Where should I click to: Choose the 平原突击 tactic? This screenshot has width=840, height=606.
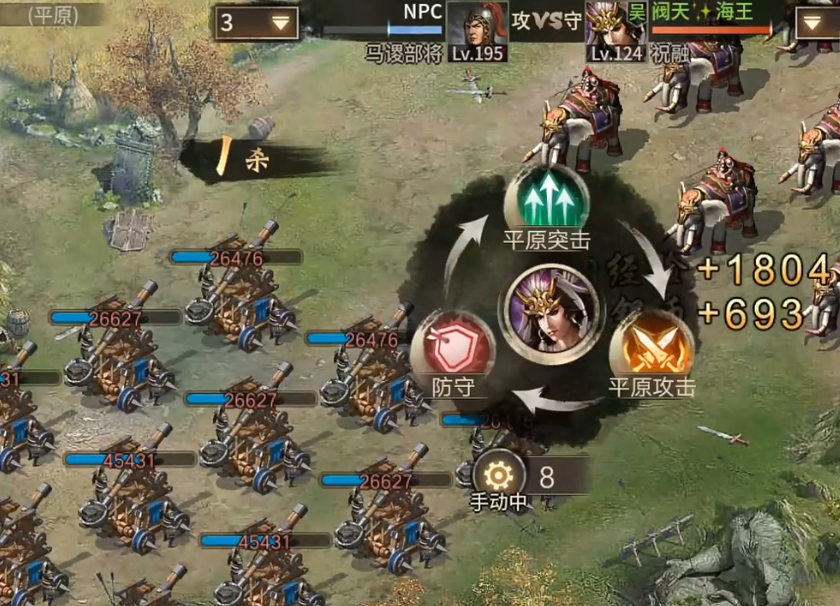pyautogui.click(x=546, y=205)
